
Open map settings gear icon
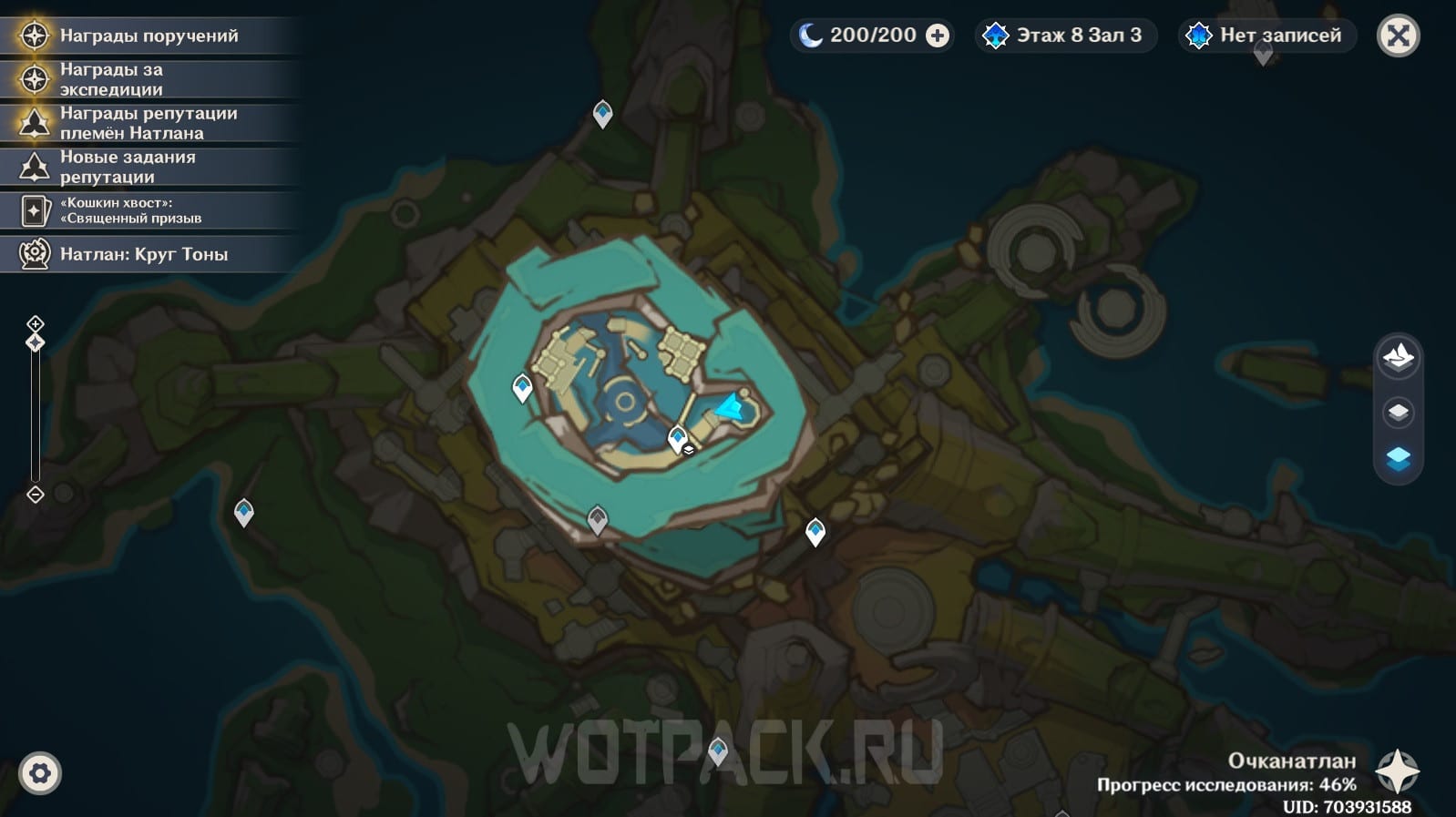40,773
